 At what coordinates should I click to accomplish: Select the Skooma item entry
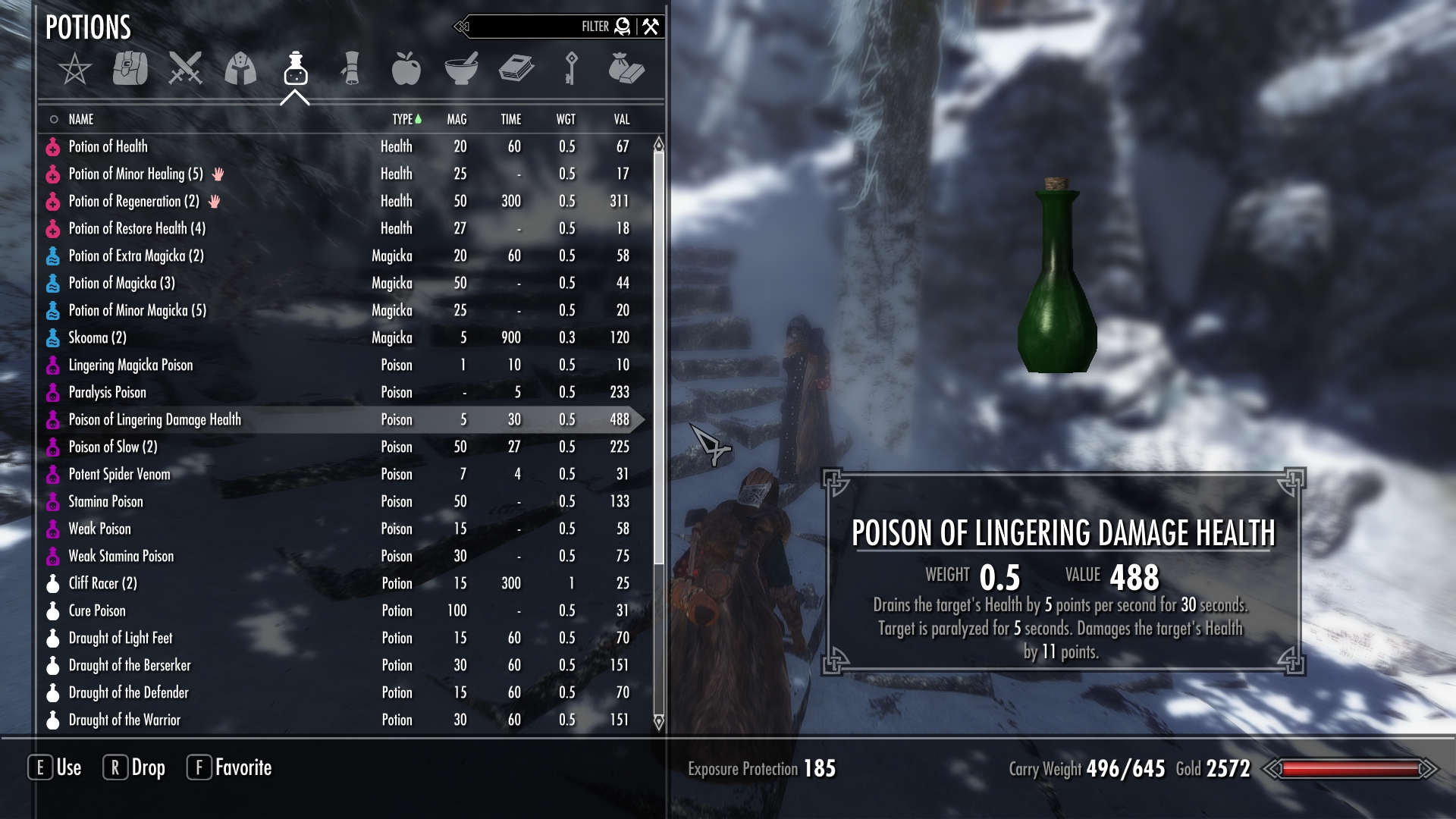(x=97, y=337)
